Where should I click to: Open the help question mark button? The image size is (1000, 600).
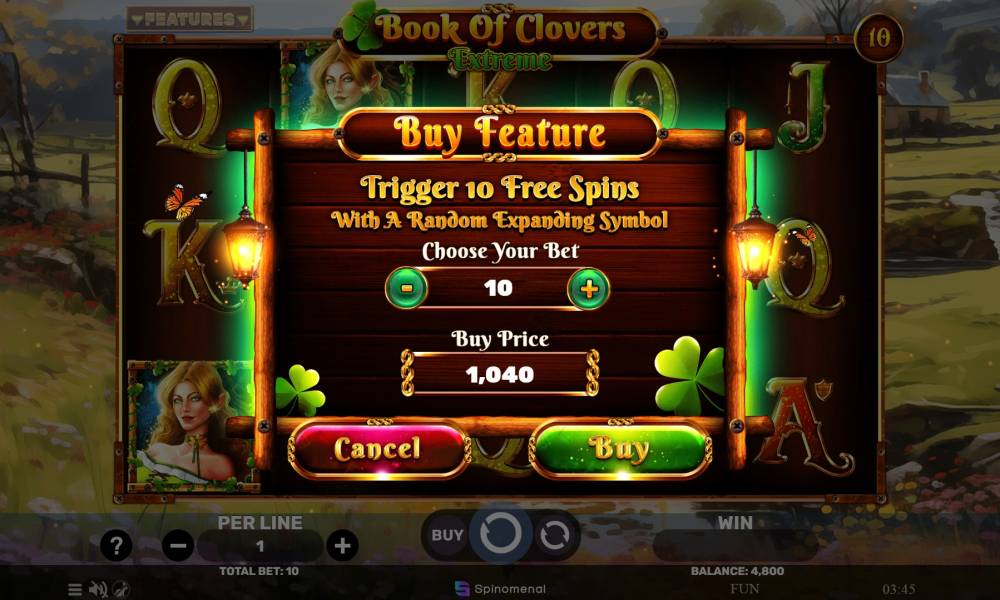click(117, 546)
